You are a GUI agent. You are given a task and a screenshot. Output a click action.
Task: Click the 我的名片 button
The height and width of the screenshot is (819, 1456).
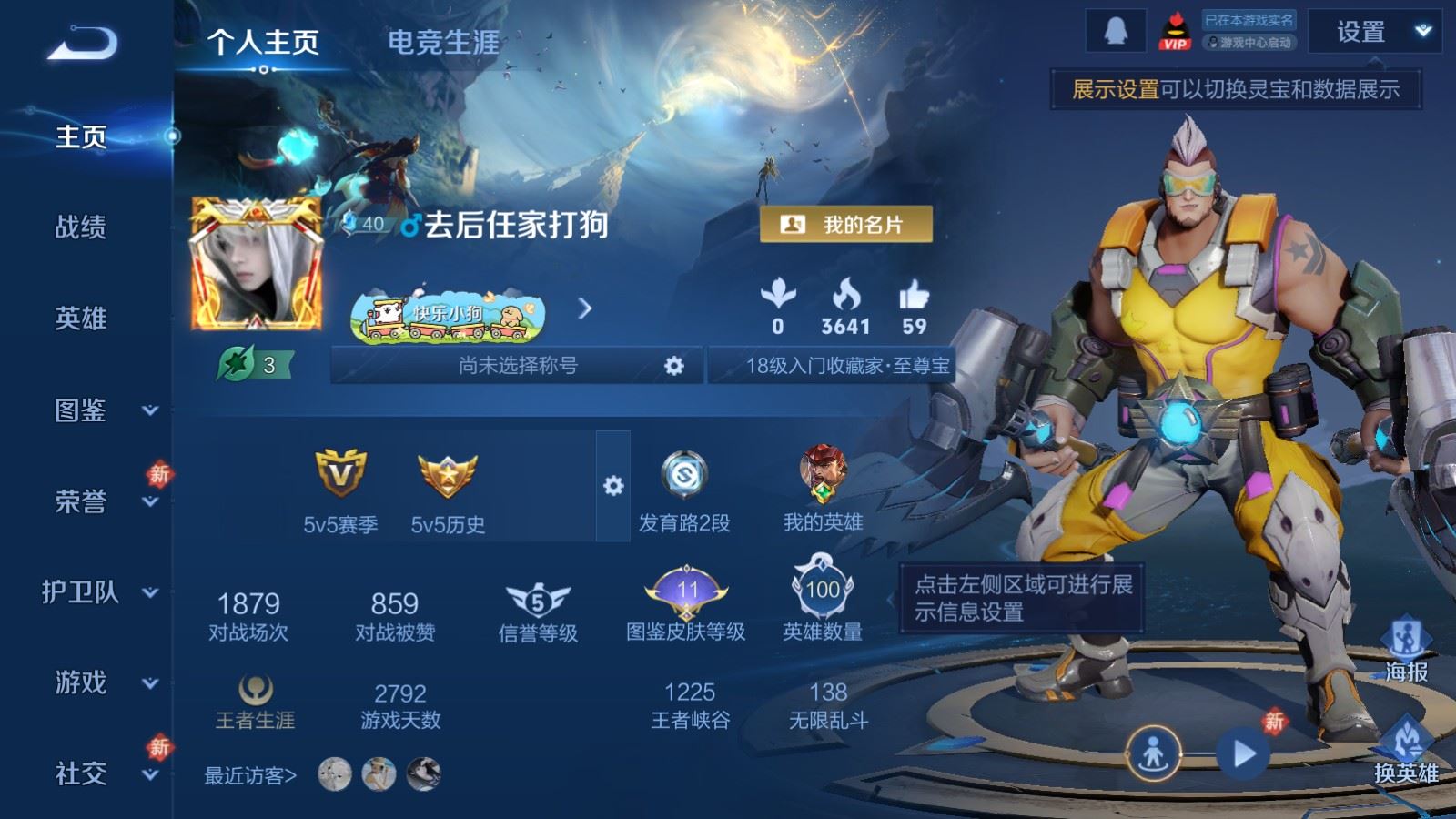click(847, 223)
